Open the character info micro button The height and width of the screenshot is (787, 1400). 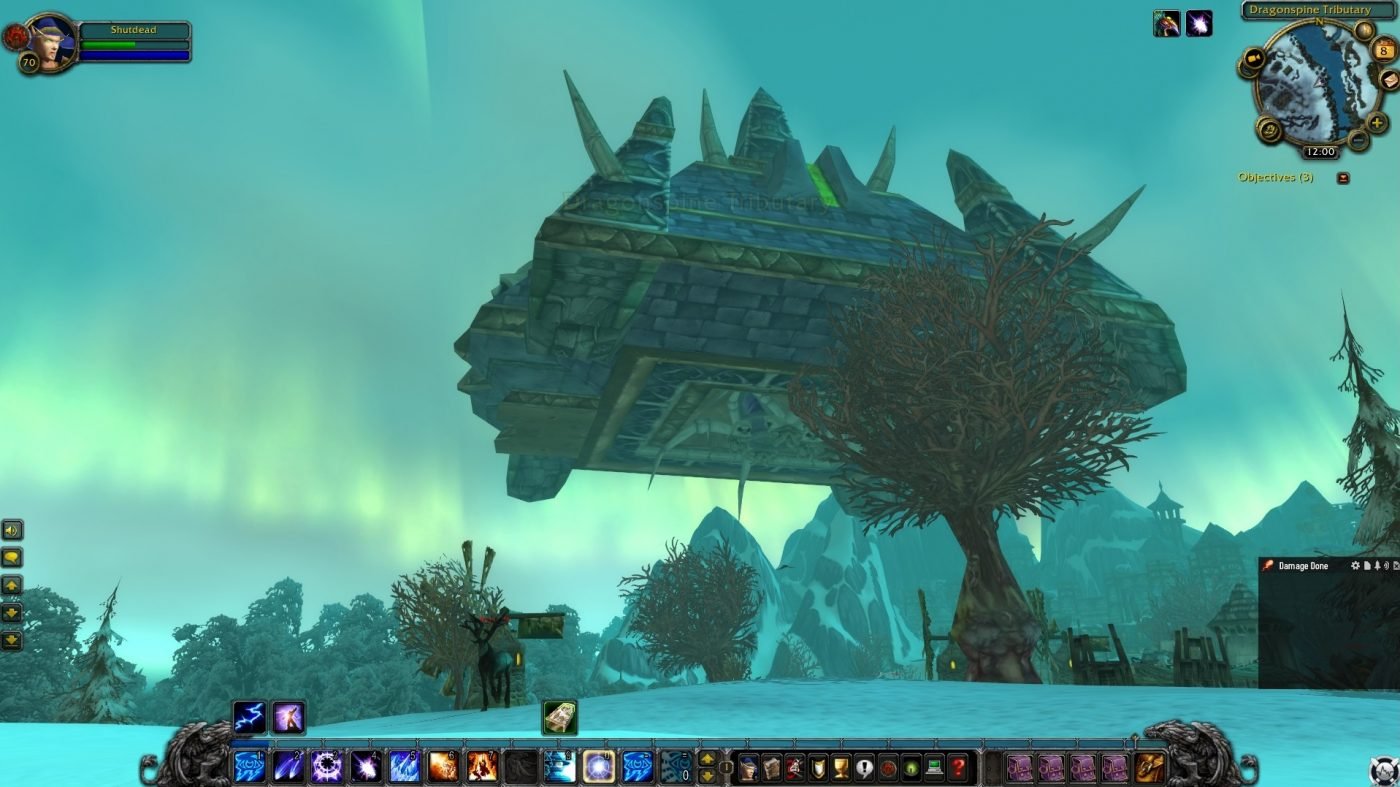click(747, 767)
